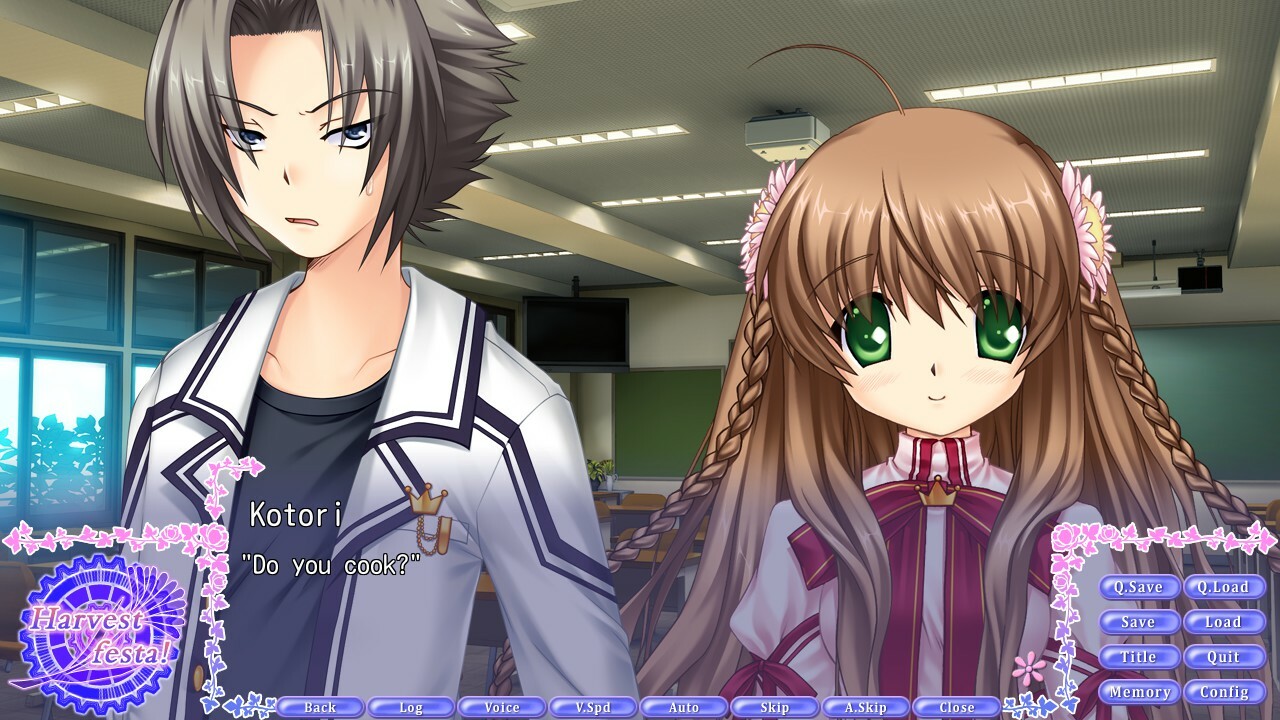Screen dimensions: 1280x720
Task: Click Q.Save to quick save
Action: (1141, 587)
